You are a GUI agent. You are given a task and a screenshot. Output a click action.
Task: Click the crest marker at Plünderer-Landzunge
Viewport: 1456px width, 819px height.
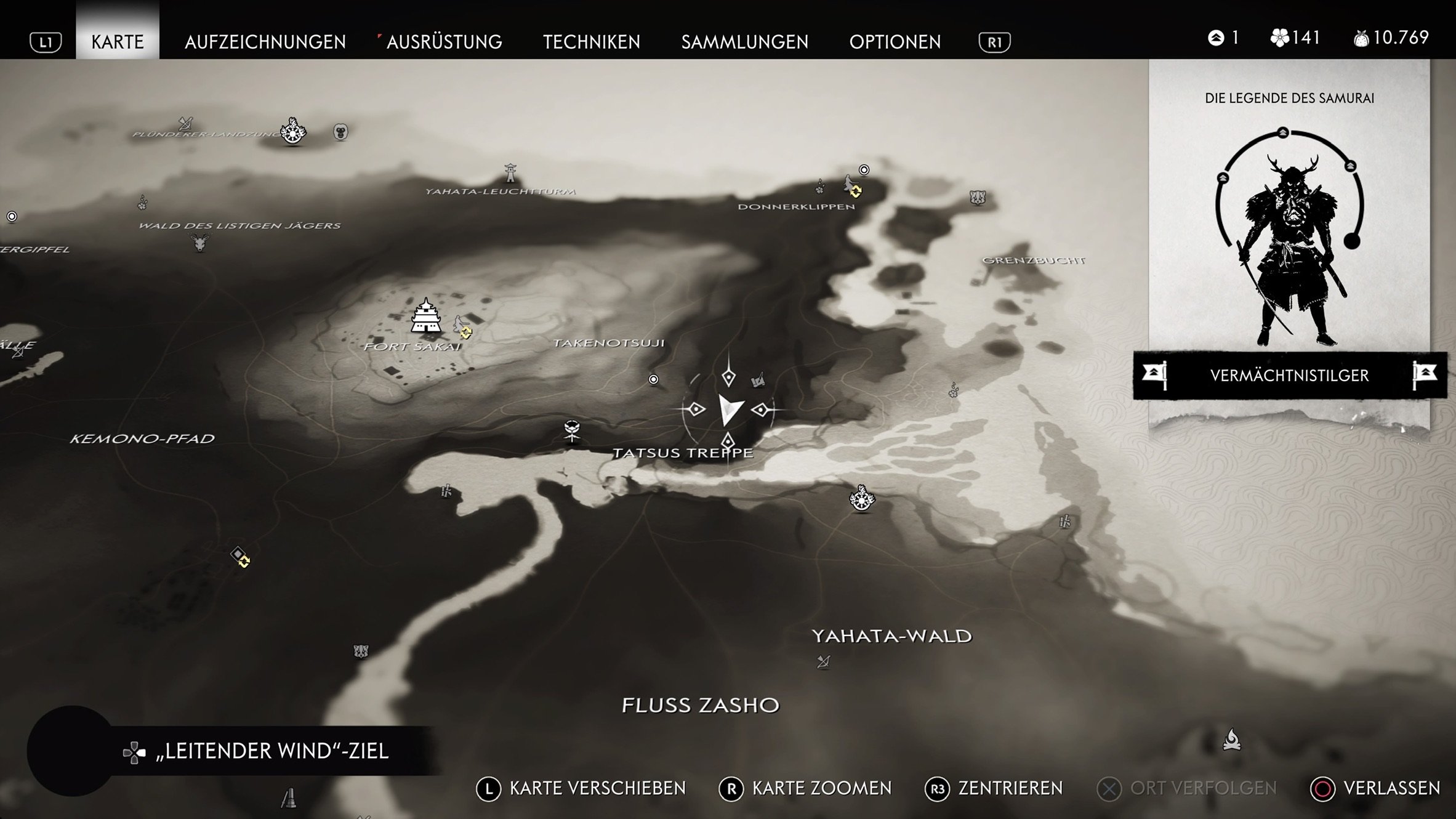pos(293,131)
